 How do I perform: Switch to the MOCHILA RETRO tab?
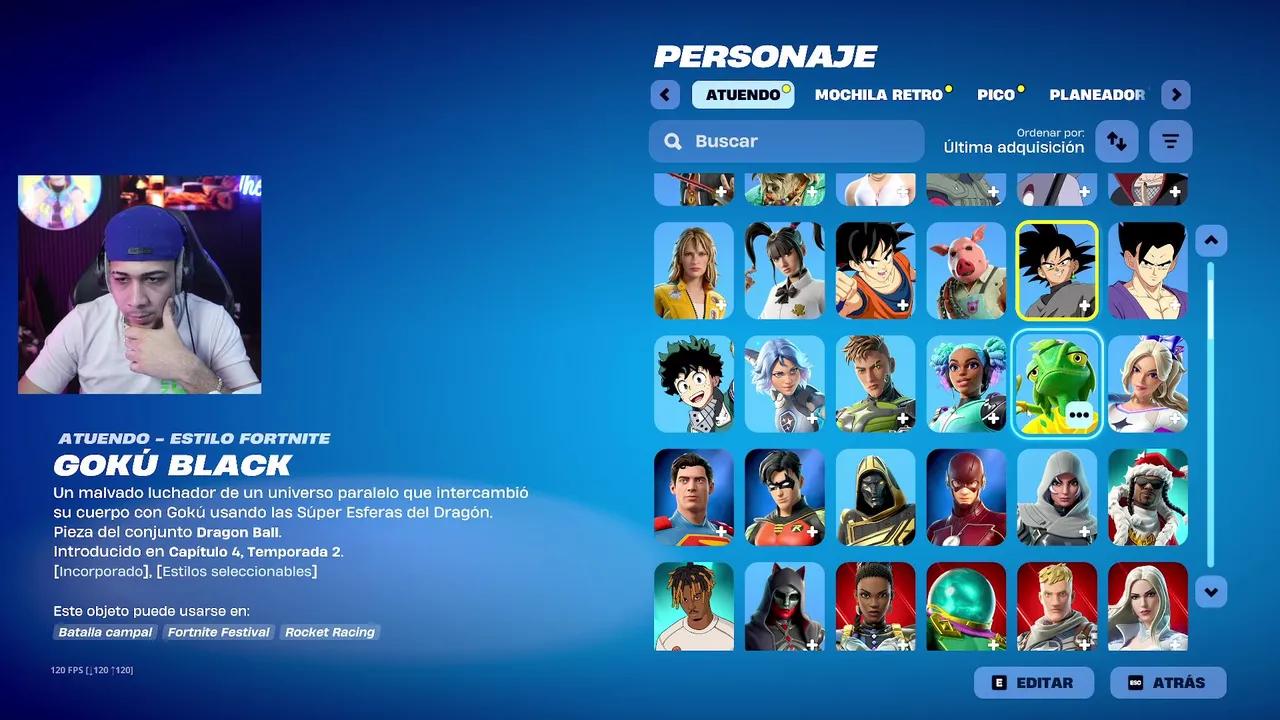[x=878, y=94]
